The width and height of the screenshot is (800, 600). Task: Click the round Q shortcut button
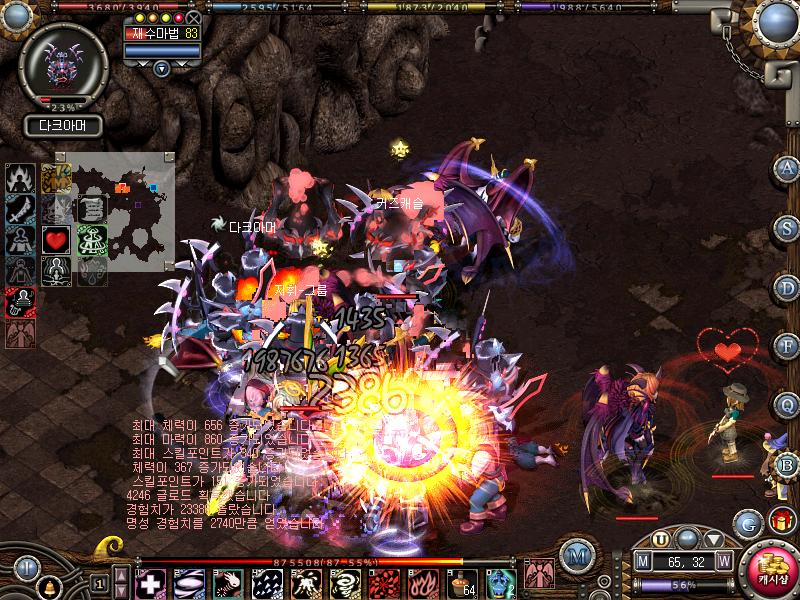pos(786,405)
